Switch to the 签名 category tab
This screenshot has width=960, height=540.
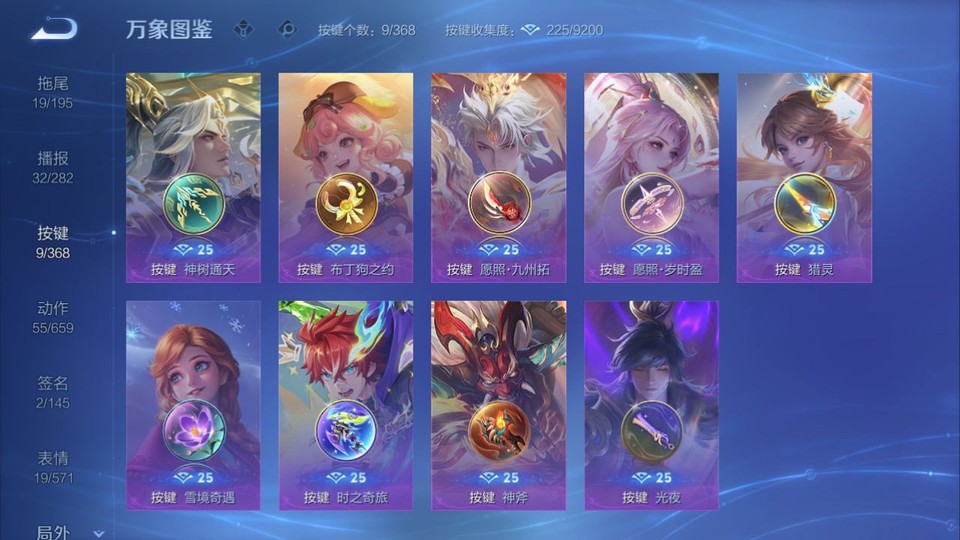coord(53,392)
